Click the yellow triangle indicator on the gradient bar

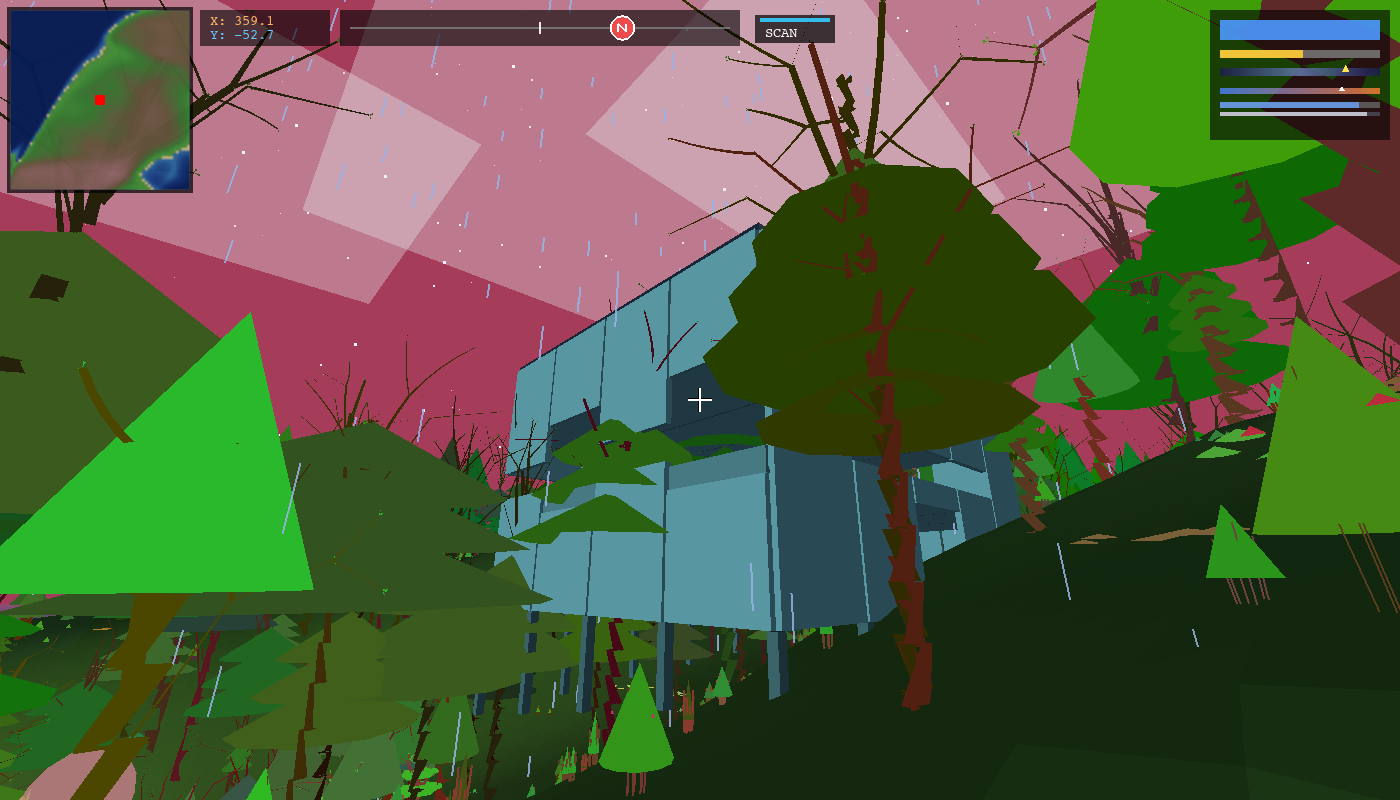pyautogui.click(x=1346, y=69)
